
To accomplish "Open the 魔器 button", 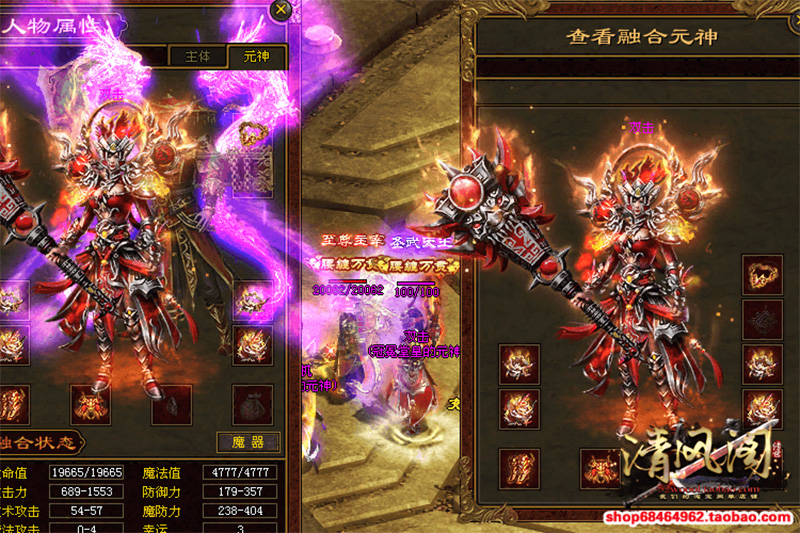I will click(x=242, y=441).
